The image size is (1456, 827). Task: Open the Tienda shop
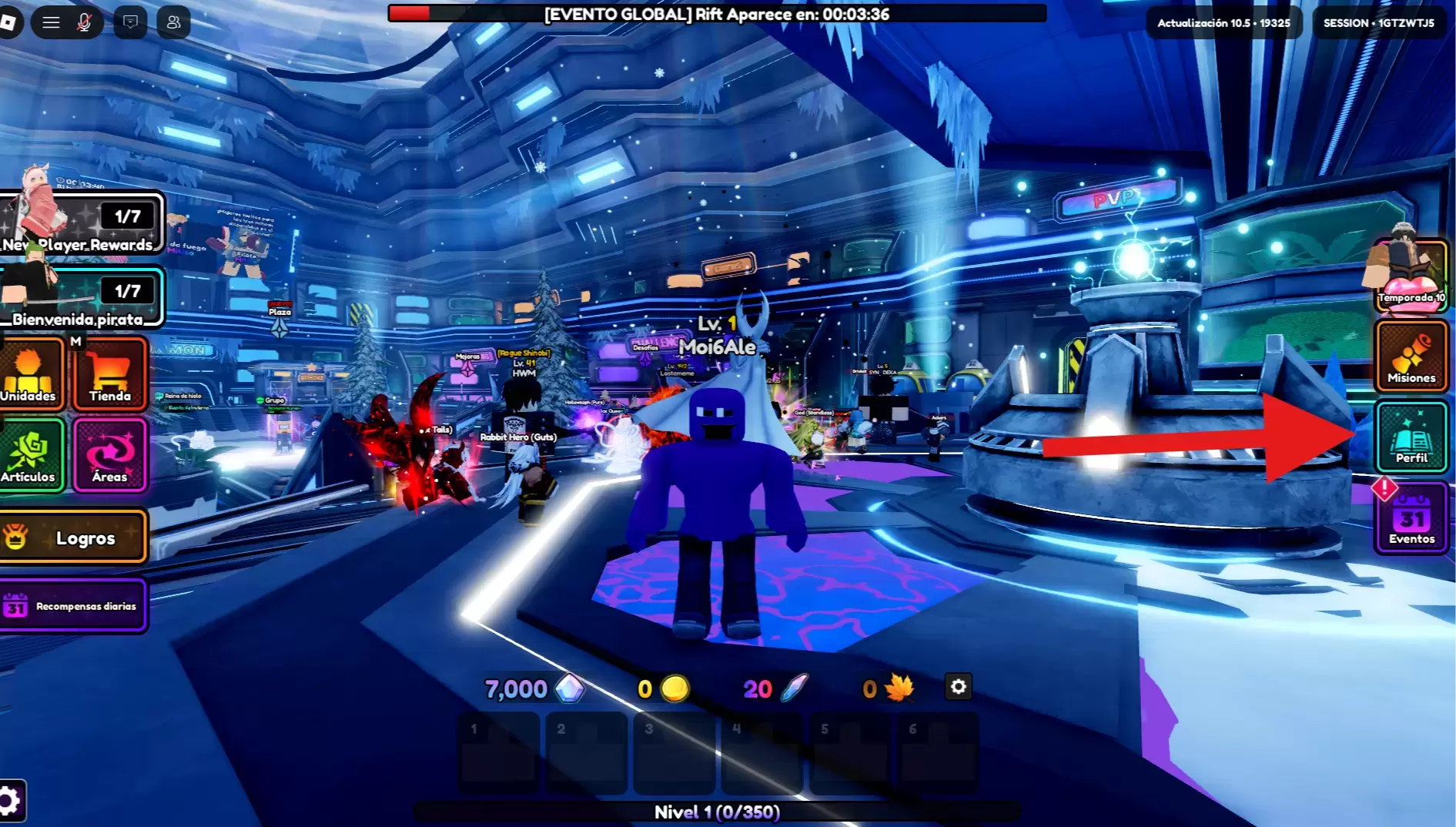[109, 373]
